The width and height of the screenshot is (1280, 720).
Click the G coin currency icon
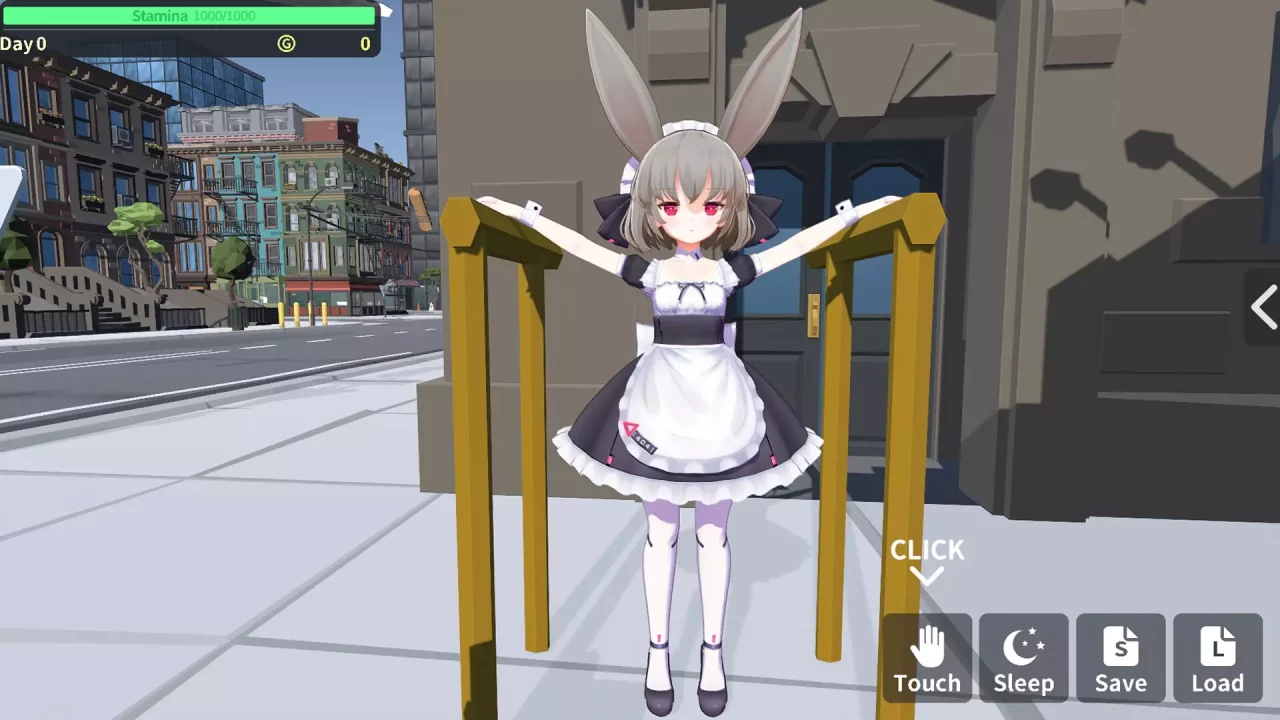click(x=287, y=44)
